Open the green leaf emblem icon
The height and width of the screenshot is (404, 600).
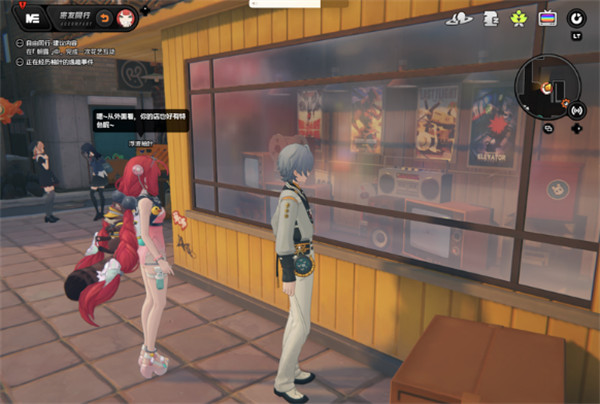coord(519,18)
